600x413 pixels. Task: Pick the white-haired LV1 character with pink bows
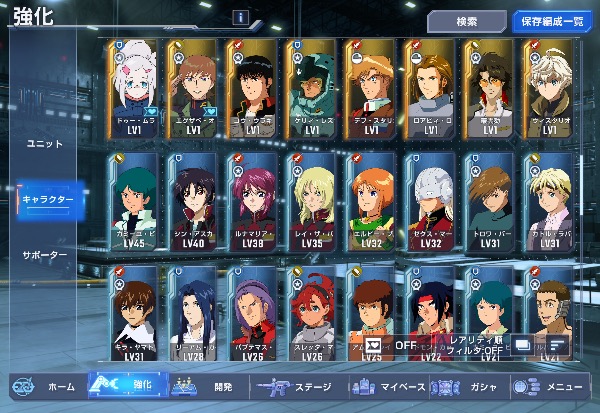[x=137, y=89]
